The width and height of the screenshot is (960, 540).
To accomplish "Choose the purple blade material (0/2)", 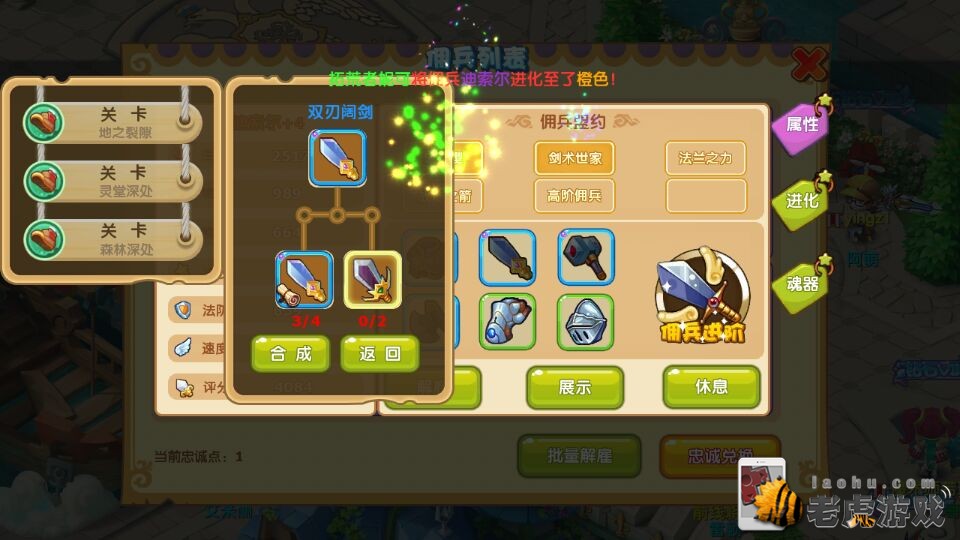I will pos(372,280).
